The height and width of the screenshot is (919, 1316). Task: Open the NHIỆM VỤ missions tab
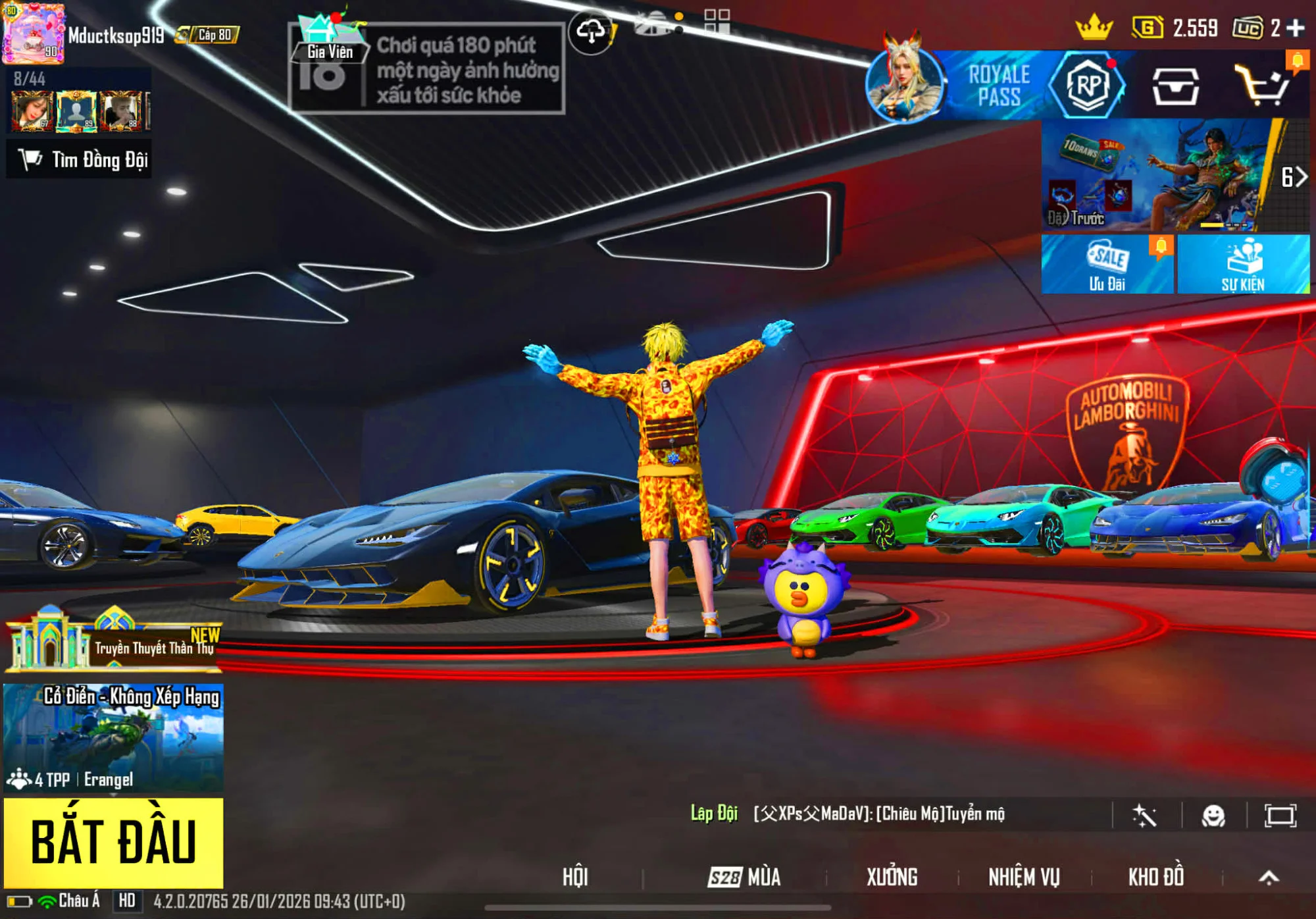(1024, 877)
